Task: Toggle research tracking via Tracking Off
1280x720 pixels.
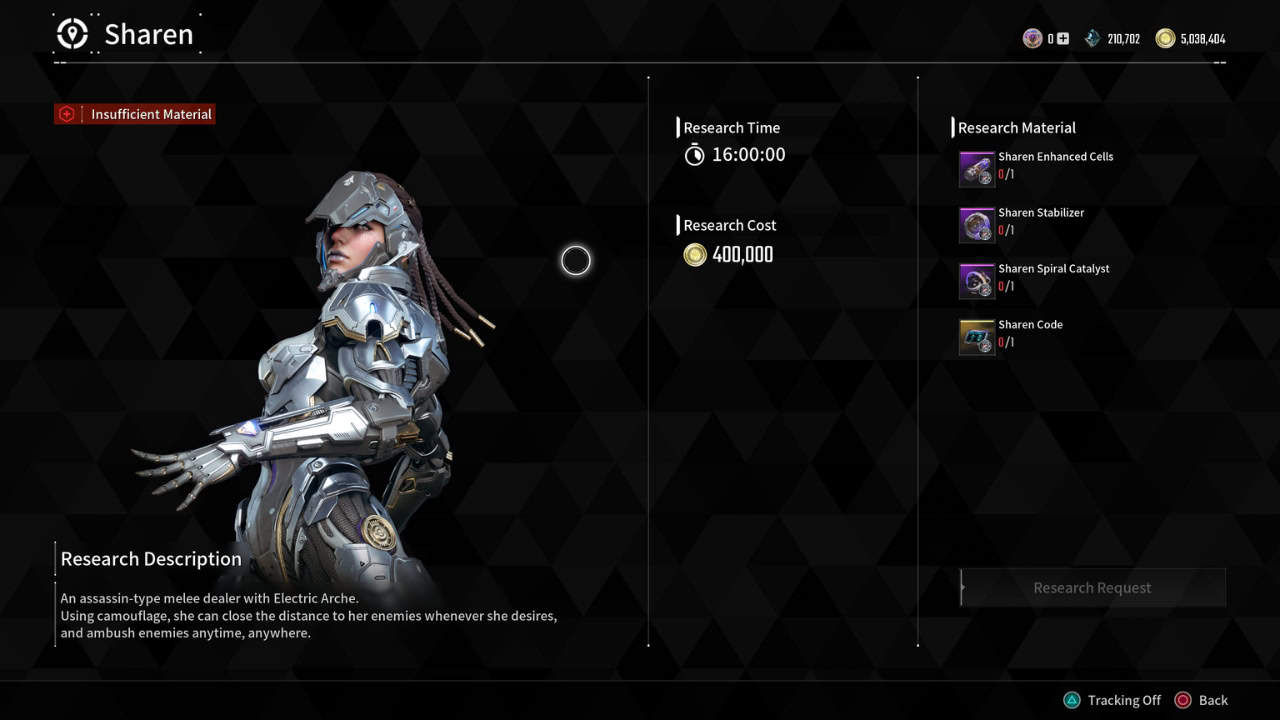Action: click(1125, 700)
